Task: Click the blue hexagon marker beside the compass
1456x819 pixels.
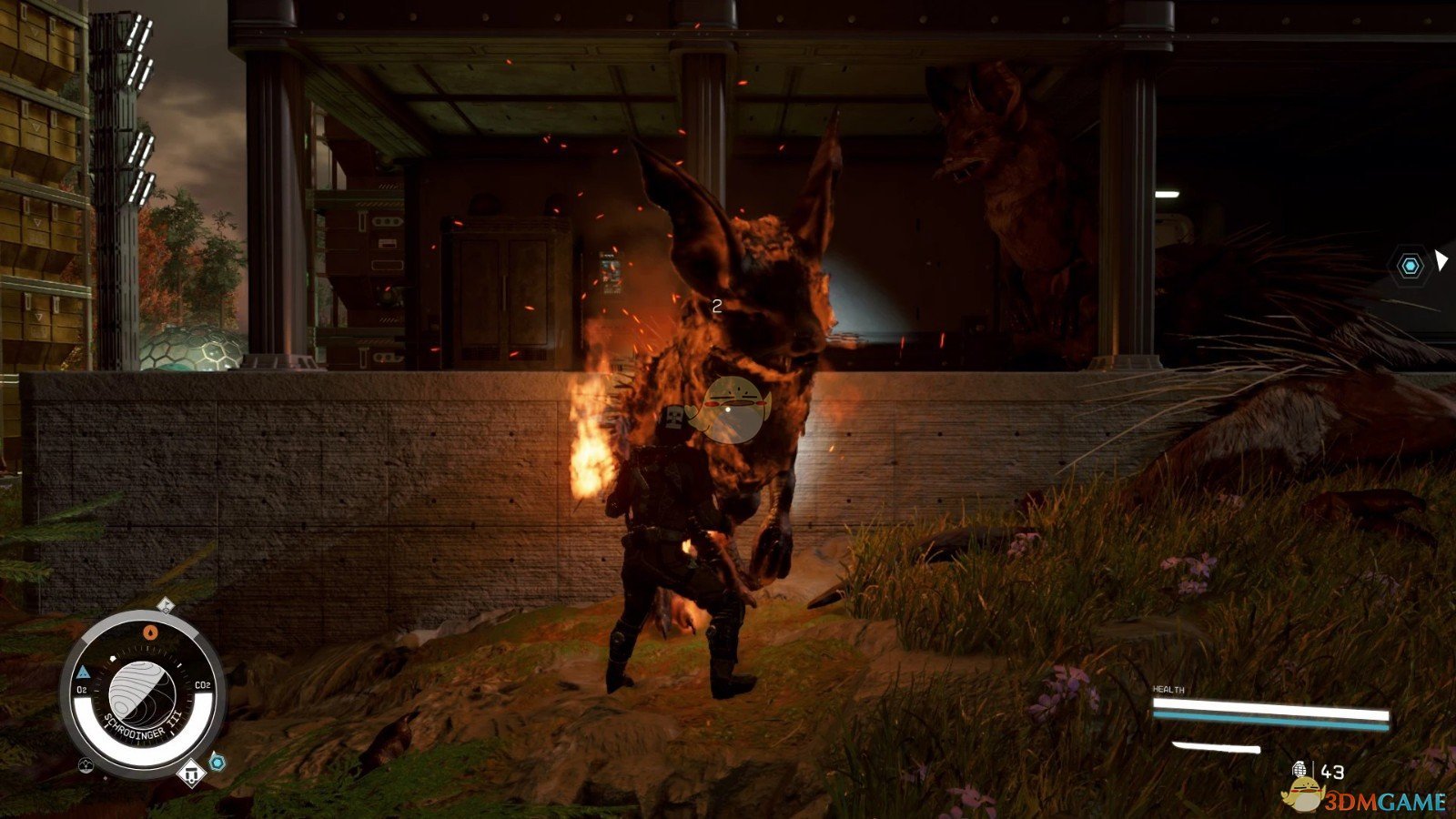Action: click(x=217, y=762)
